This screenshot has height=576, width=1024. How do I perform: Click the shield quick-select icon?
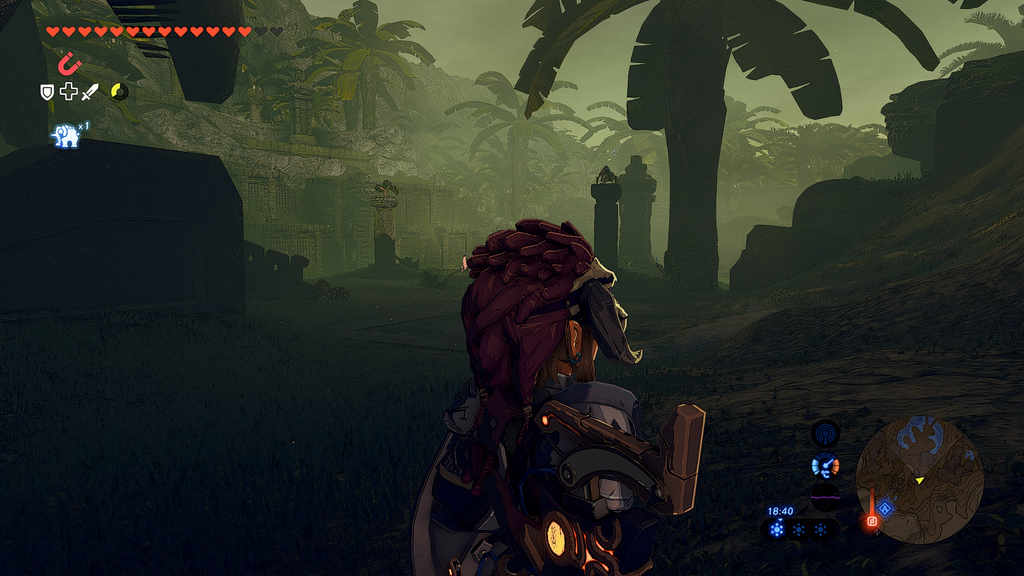[x=46, y=92]
